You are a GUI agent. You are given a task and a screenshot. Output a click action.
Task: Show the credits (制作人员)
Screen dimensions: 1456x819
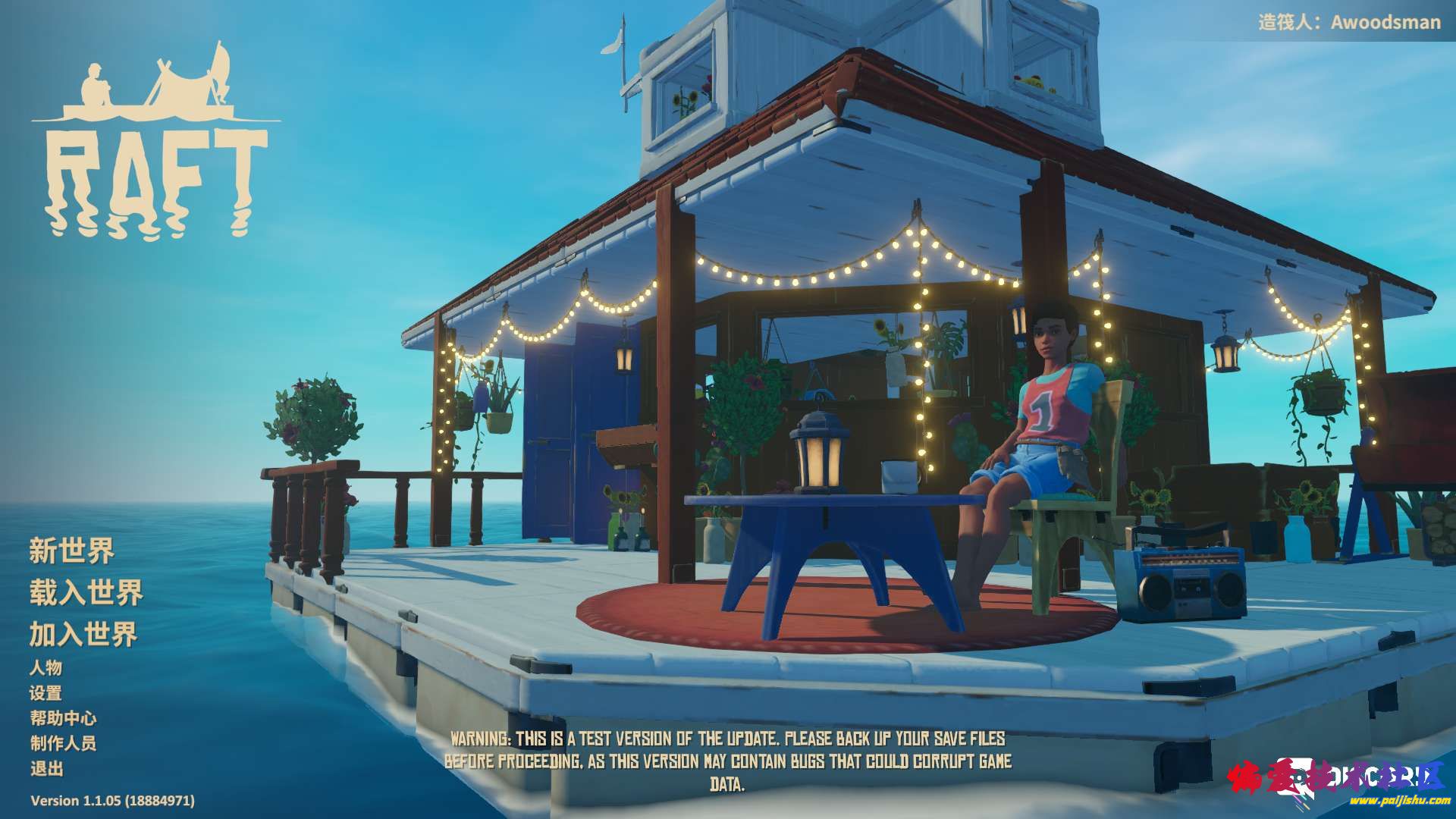(64, 743)
